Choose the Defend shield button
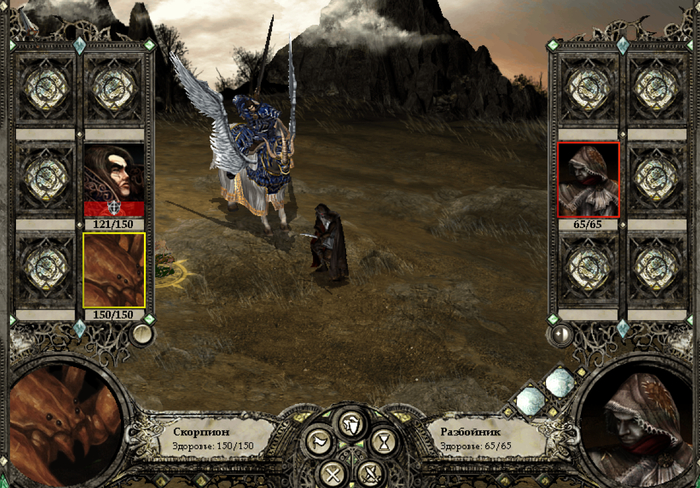The width and height of the screenshot is (700, 488). click(350, 424)
